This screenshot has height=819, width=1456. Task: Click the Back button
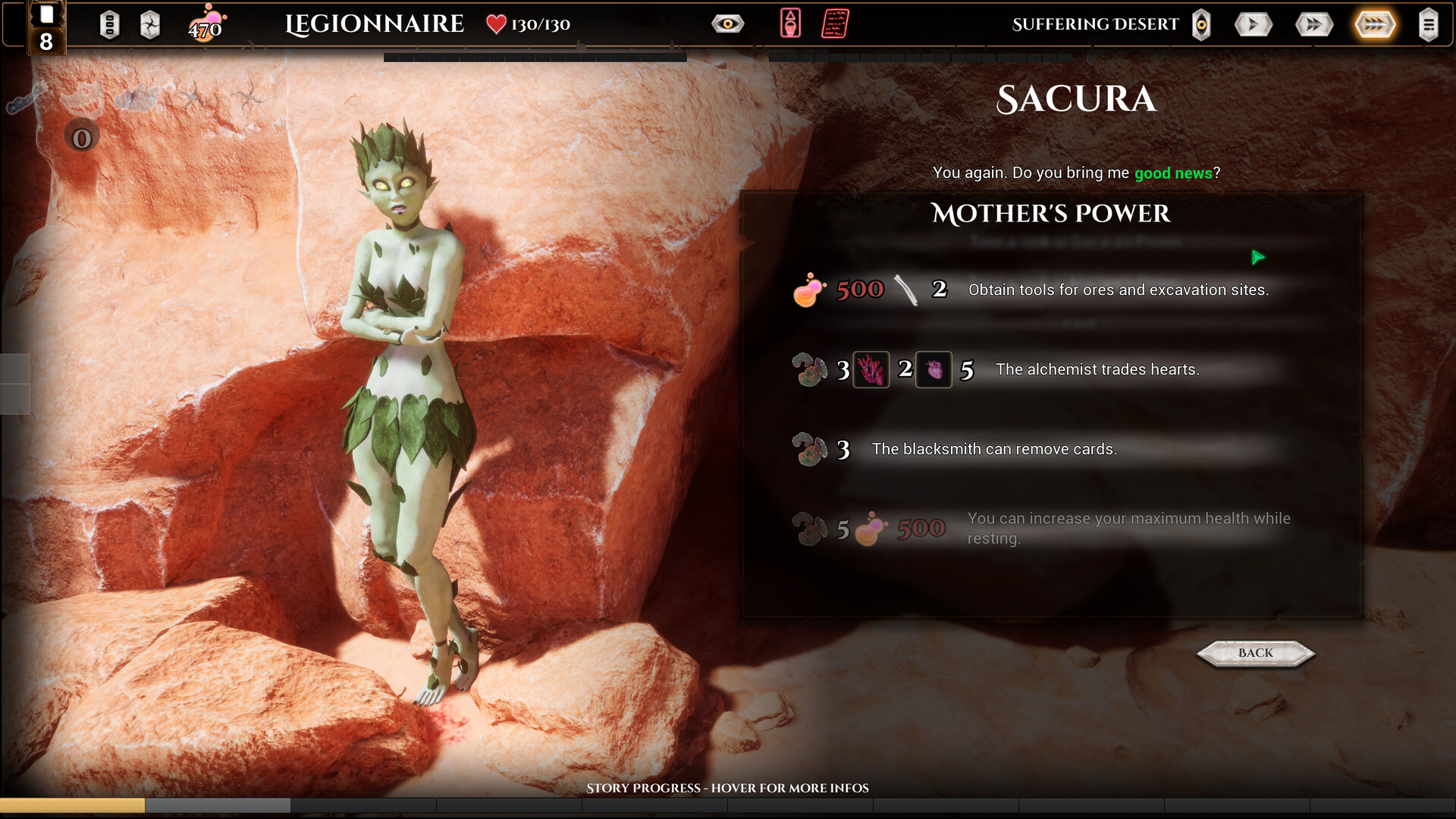(1255, 653)
